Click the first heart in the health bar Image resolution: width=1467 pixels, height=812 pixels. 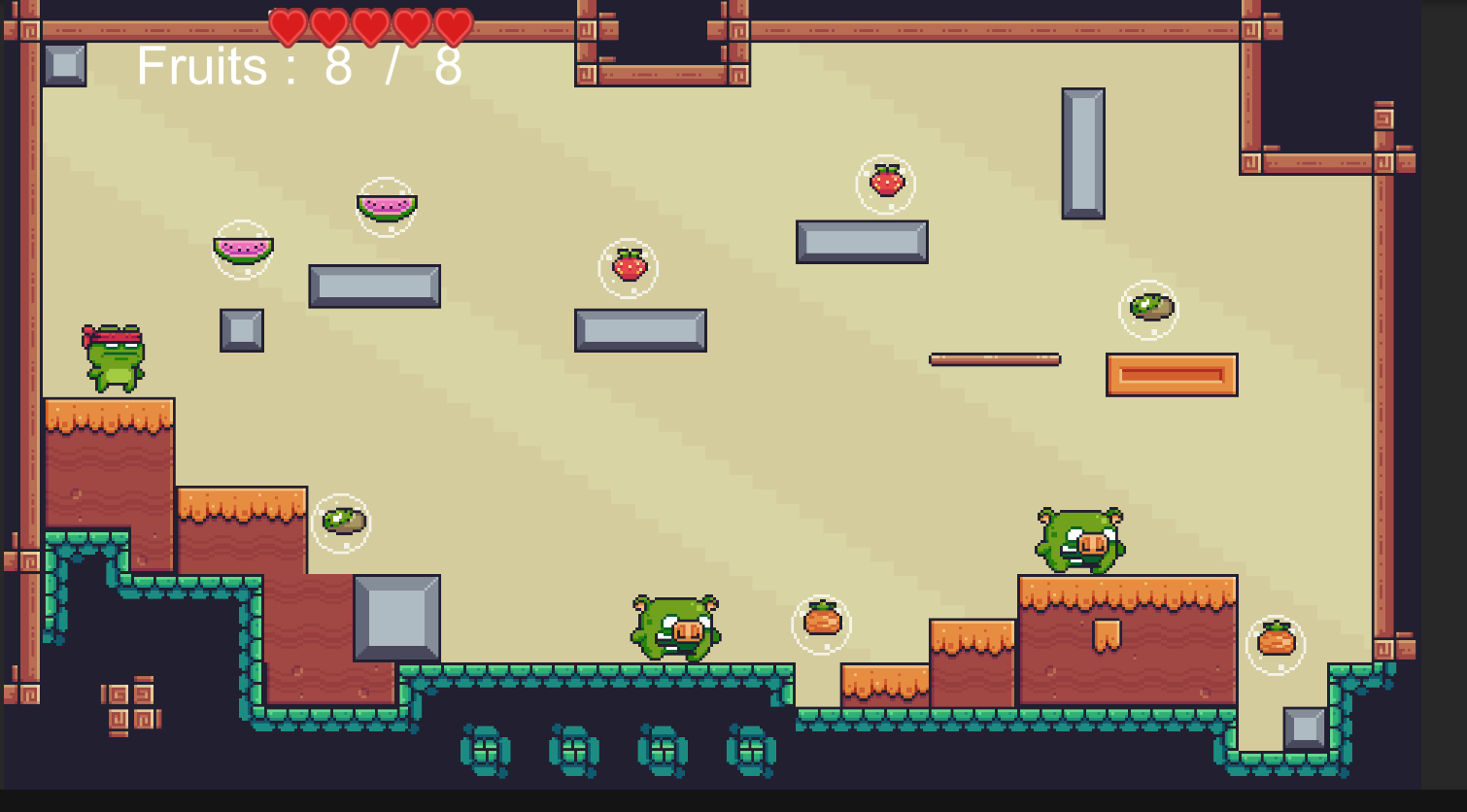click(288, 24)
